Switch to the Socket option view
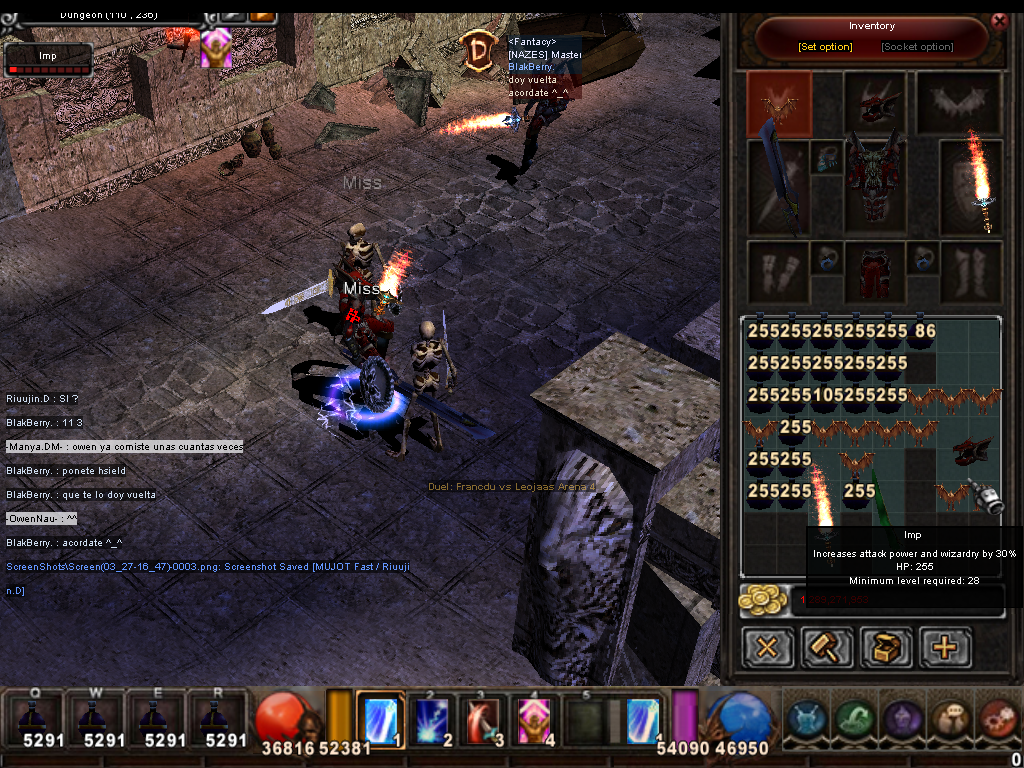Viewport: 1024px width, 768px height. tap(917, 47)
